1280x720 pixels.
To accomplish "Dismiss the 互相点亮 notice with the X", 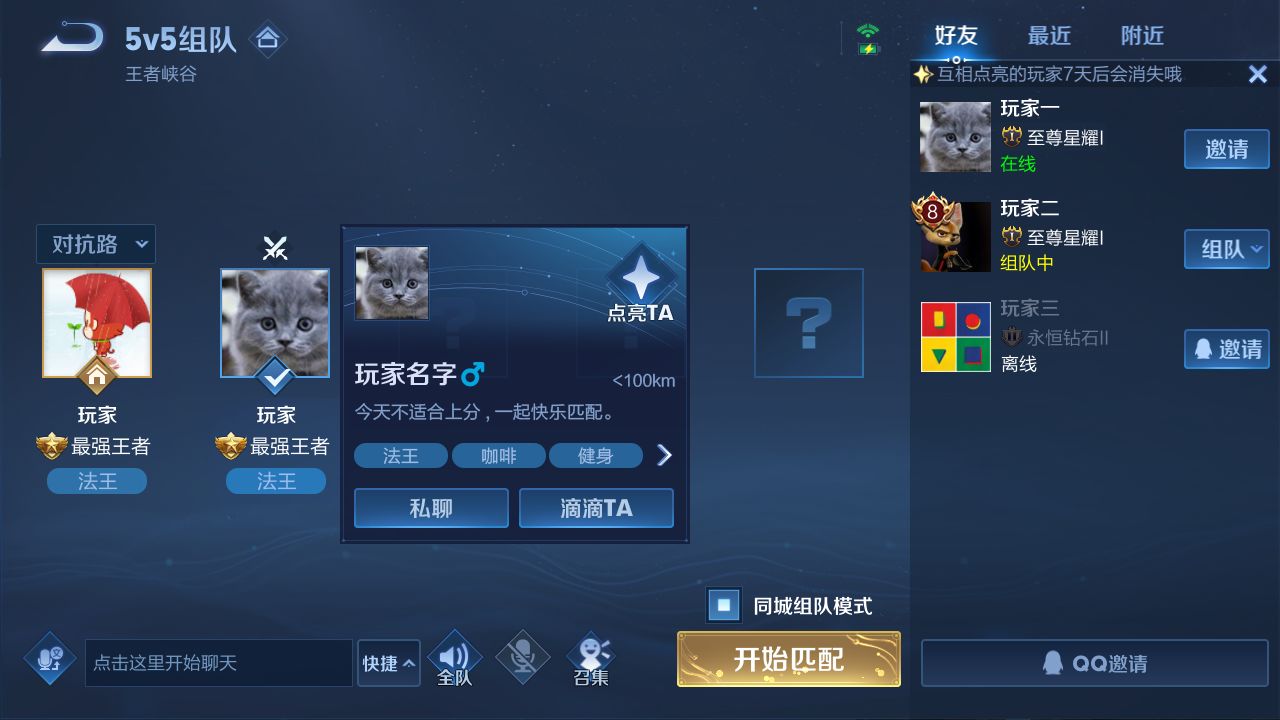I will point(1260,73).
